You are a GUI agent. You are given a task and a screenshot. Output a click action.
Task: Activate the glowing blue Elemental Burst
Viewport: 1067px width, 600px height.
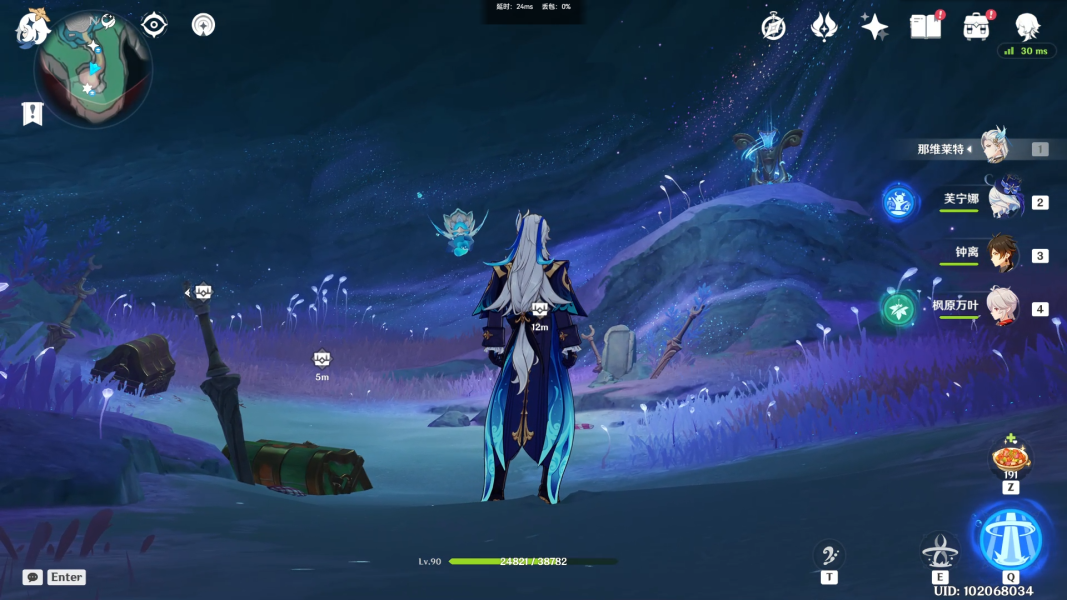(1011, 538)
